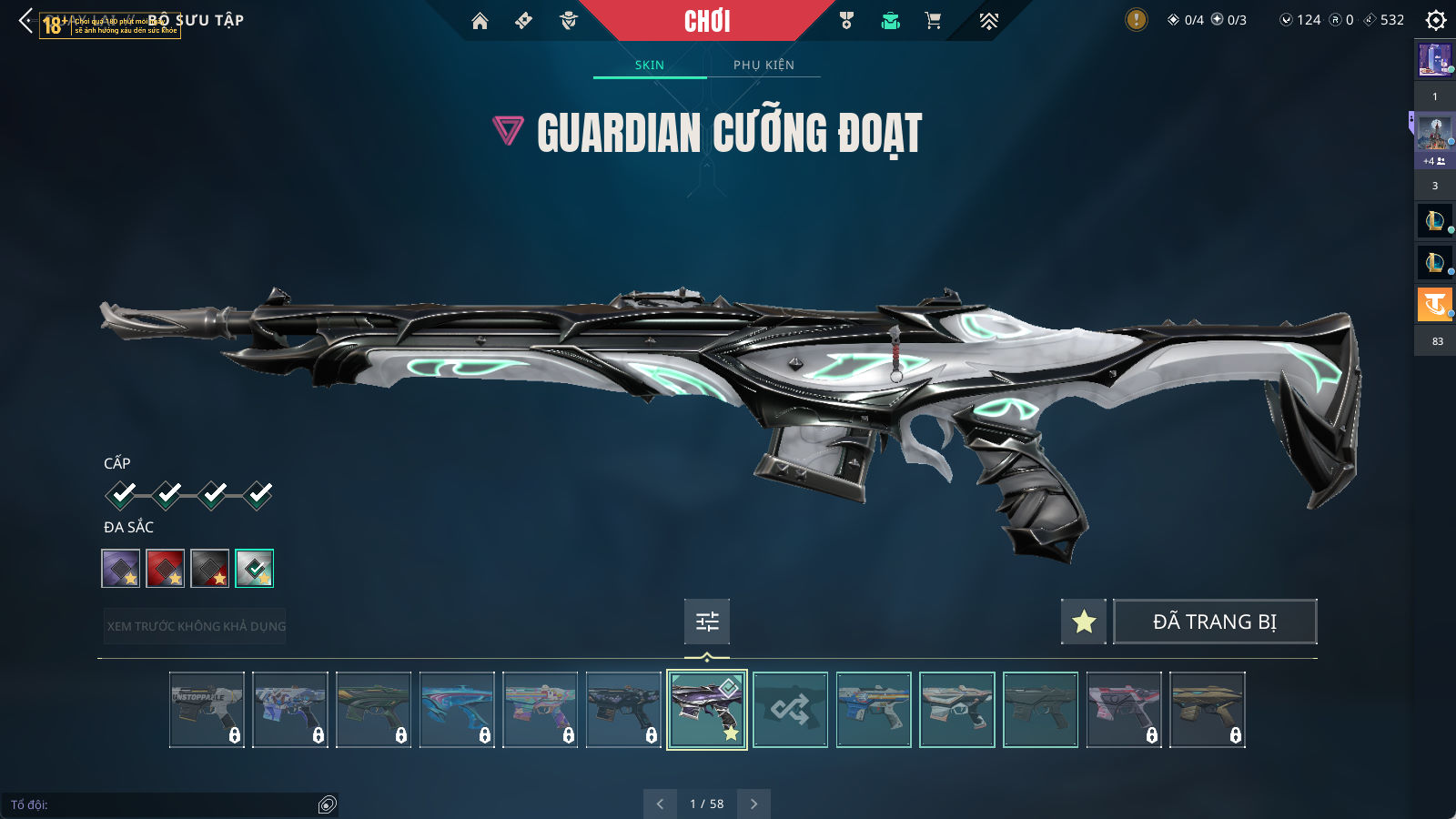This screenshot has width=1456, height=819.
Task: Open the store via shopping cart icon
Action: tap(933, 21)
